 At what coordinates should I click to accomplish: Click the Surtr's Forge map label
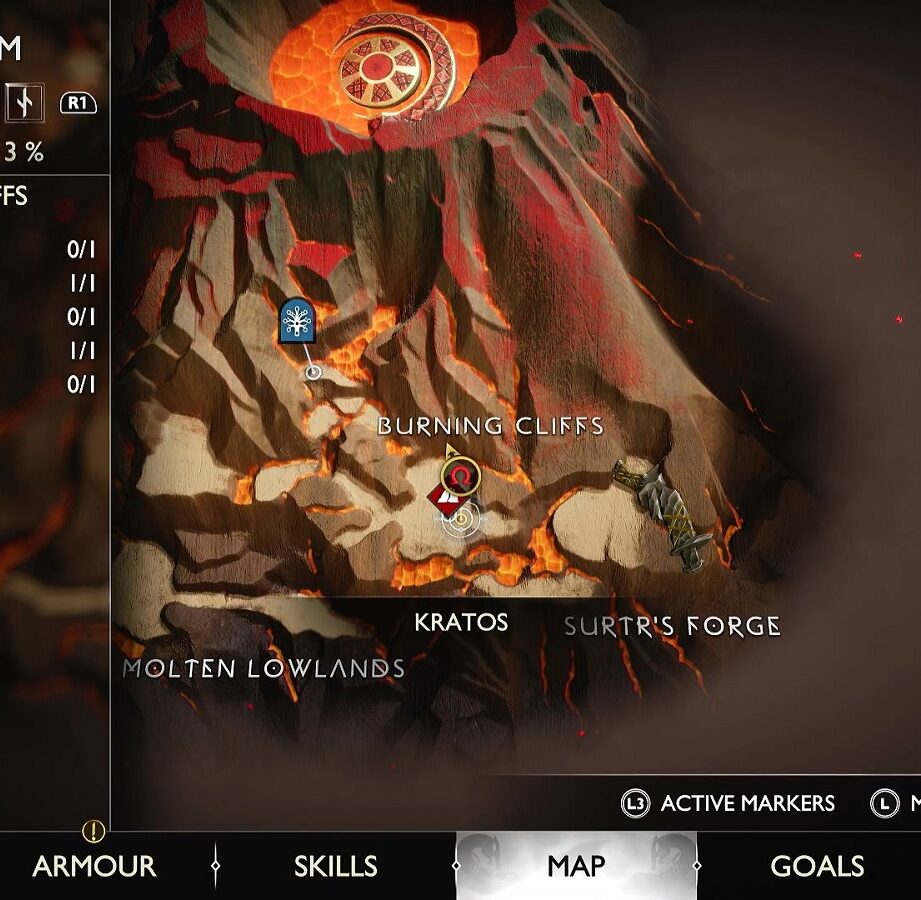coord(672,627)
